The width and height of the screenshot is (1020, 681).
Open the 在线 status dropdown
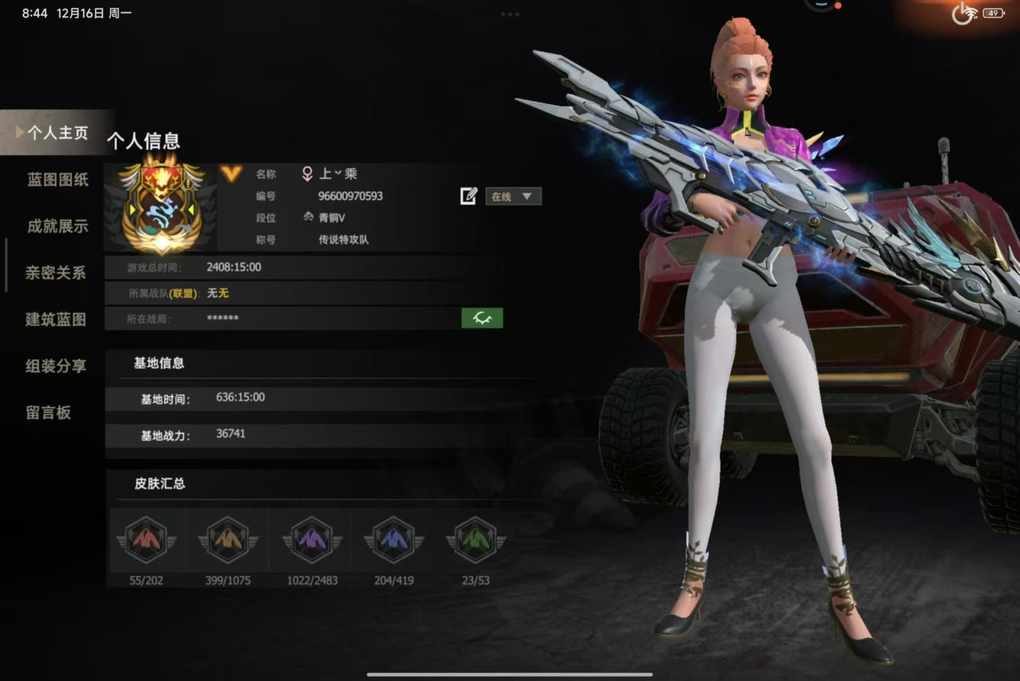coord(514,196)
